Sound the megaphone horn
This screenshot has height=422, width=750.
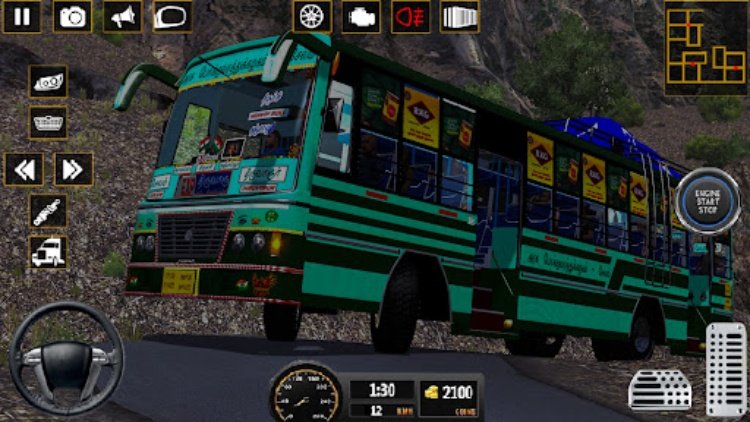(x=122, y=16)
